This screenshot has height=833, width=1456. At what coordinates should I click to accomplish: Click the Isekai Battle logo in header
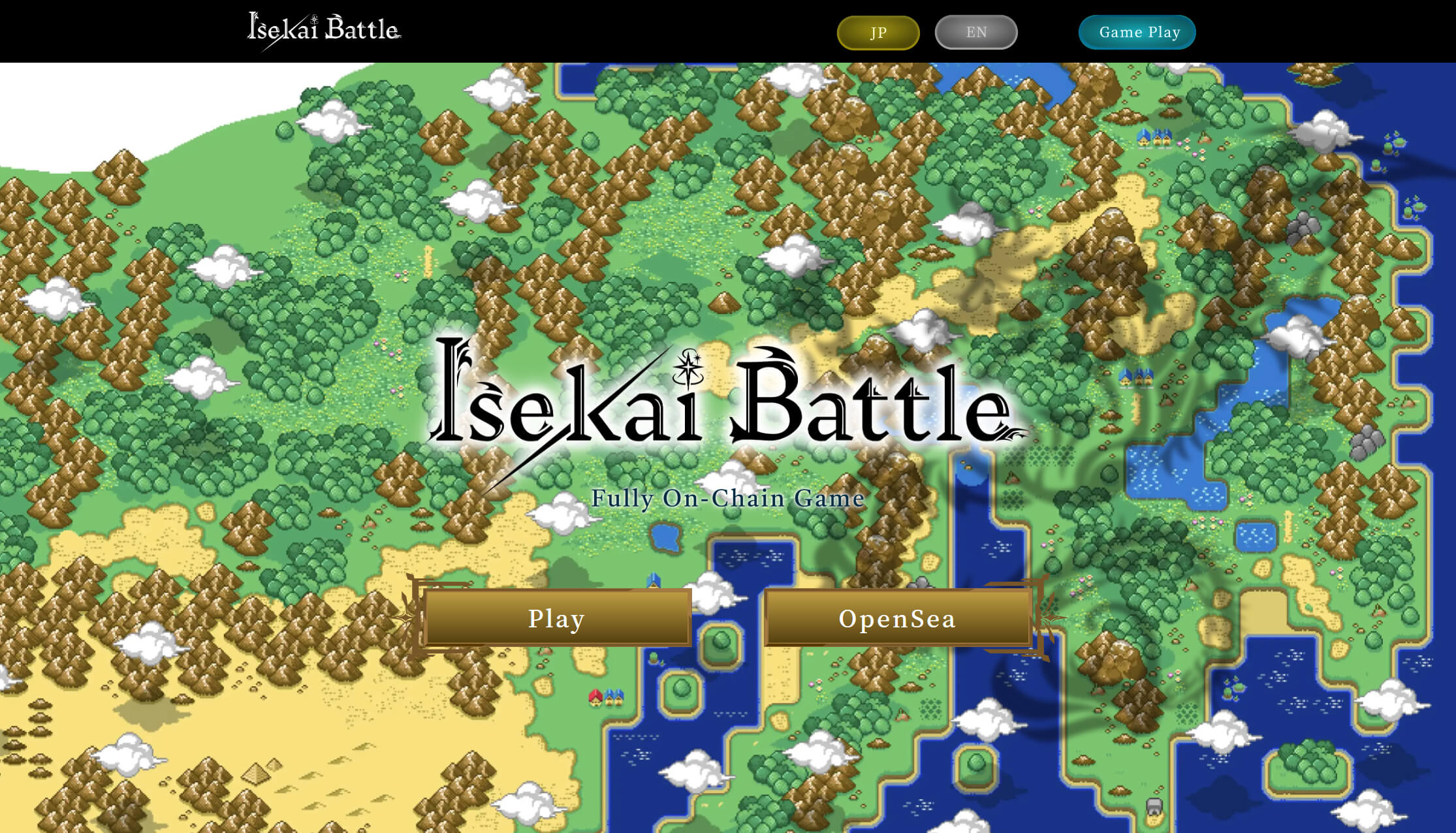pyautogui.click(x=324, y=29)
